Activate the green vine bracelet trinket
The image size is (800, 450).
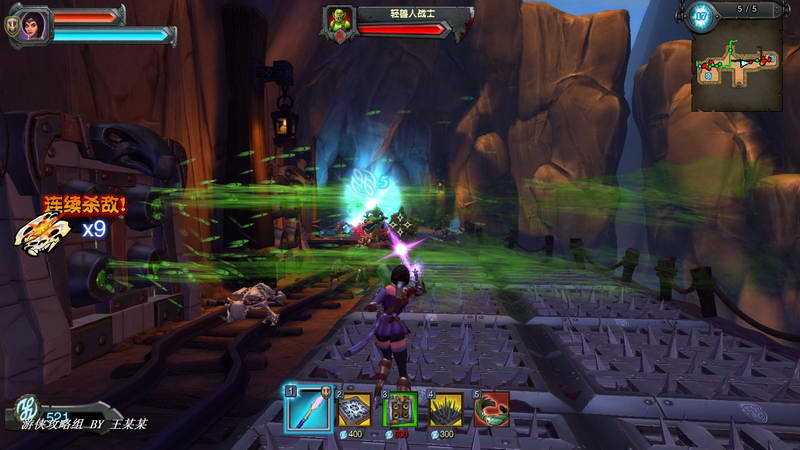click(x=492, y=409)
